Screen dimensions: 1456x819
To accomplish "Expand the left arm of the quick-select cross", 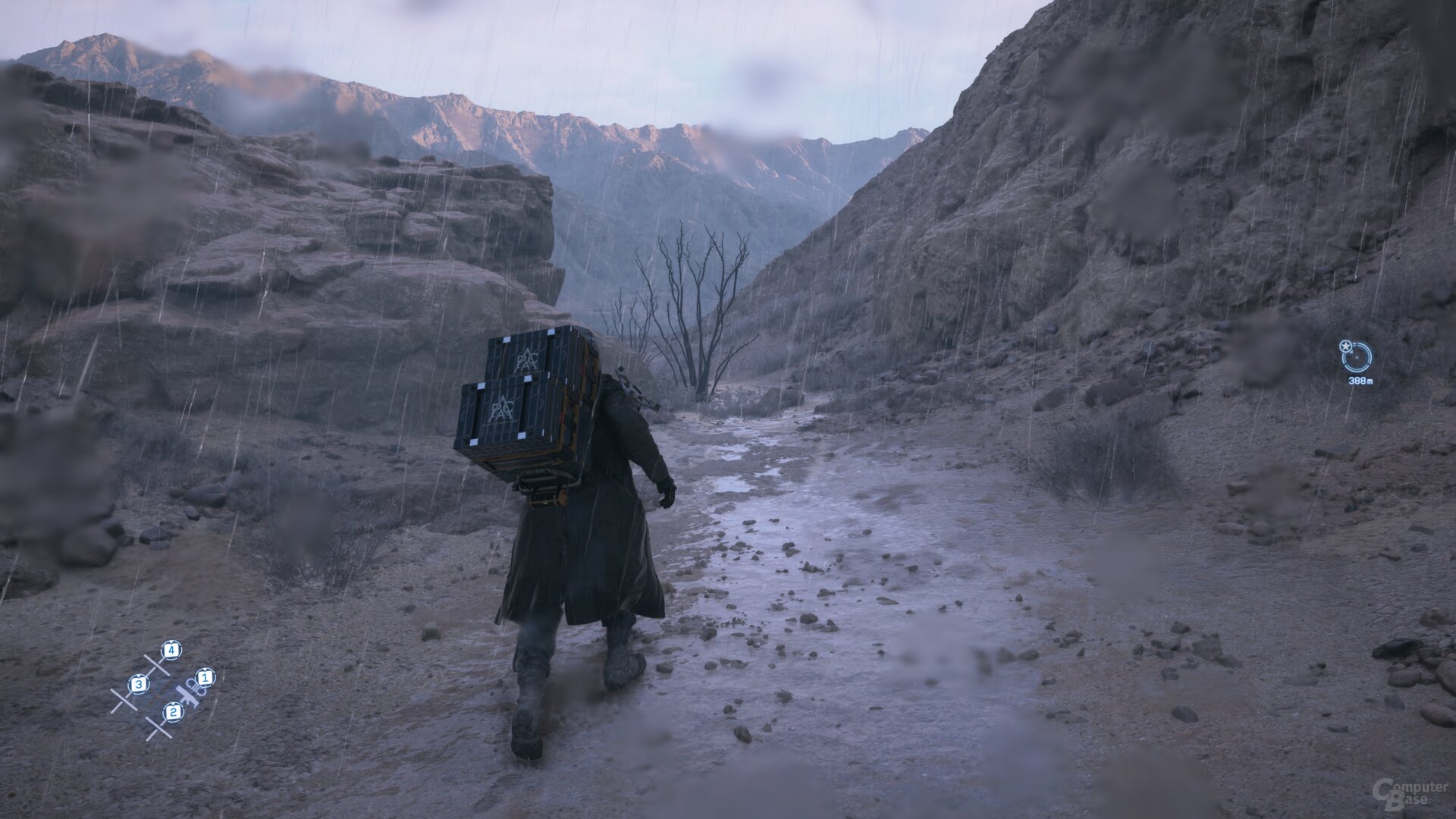I will click(x=124, y=699).
